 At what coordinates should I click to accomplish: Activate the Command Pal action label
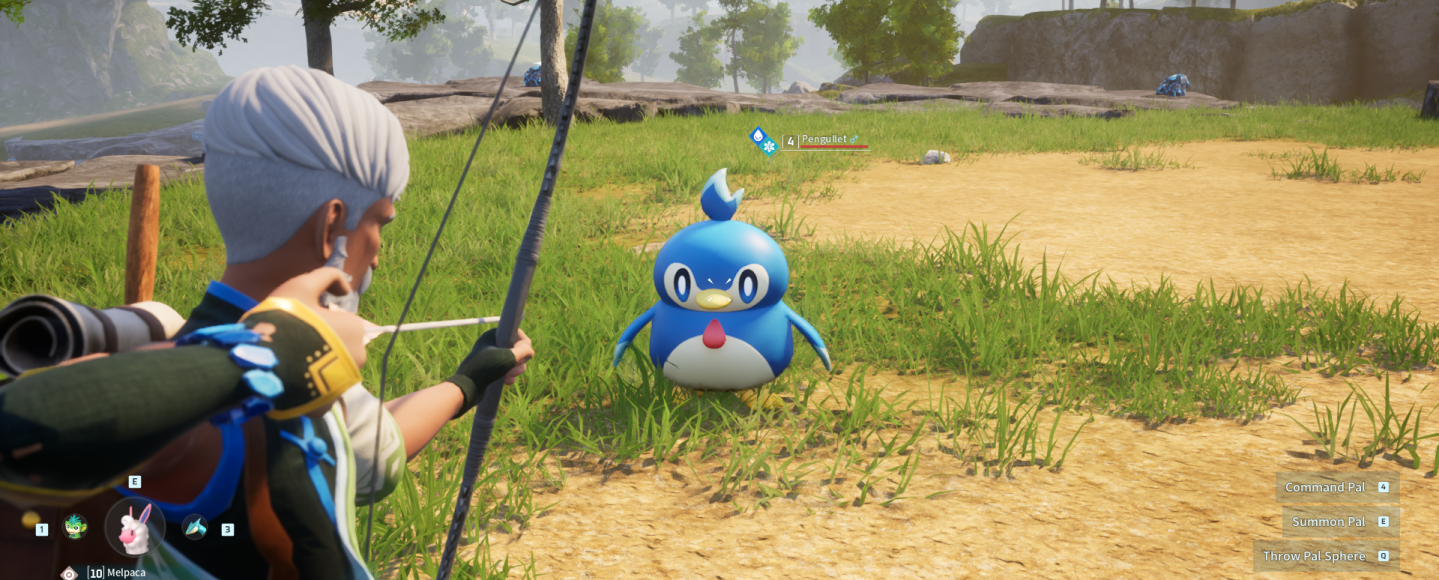click(1325, 487)
